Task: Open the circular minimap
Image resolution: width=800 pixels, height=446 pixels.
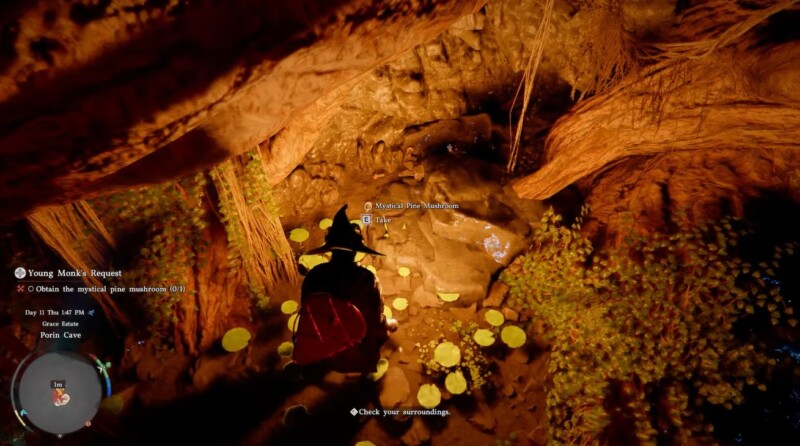Action: coord(59,392)
